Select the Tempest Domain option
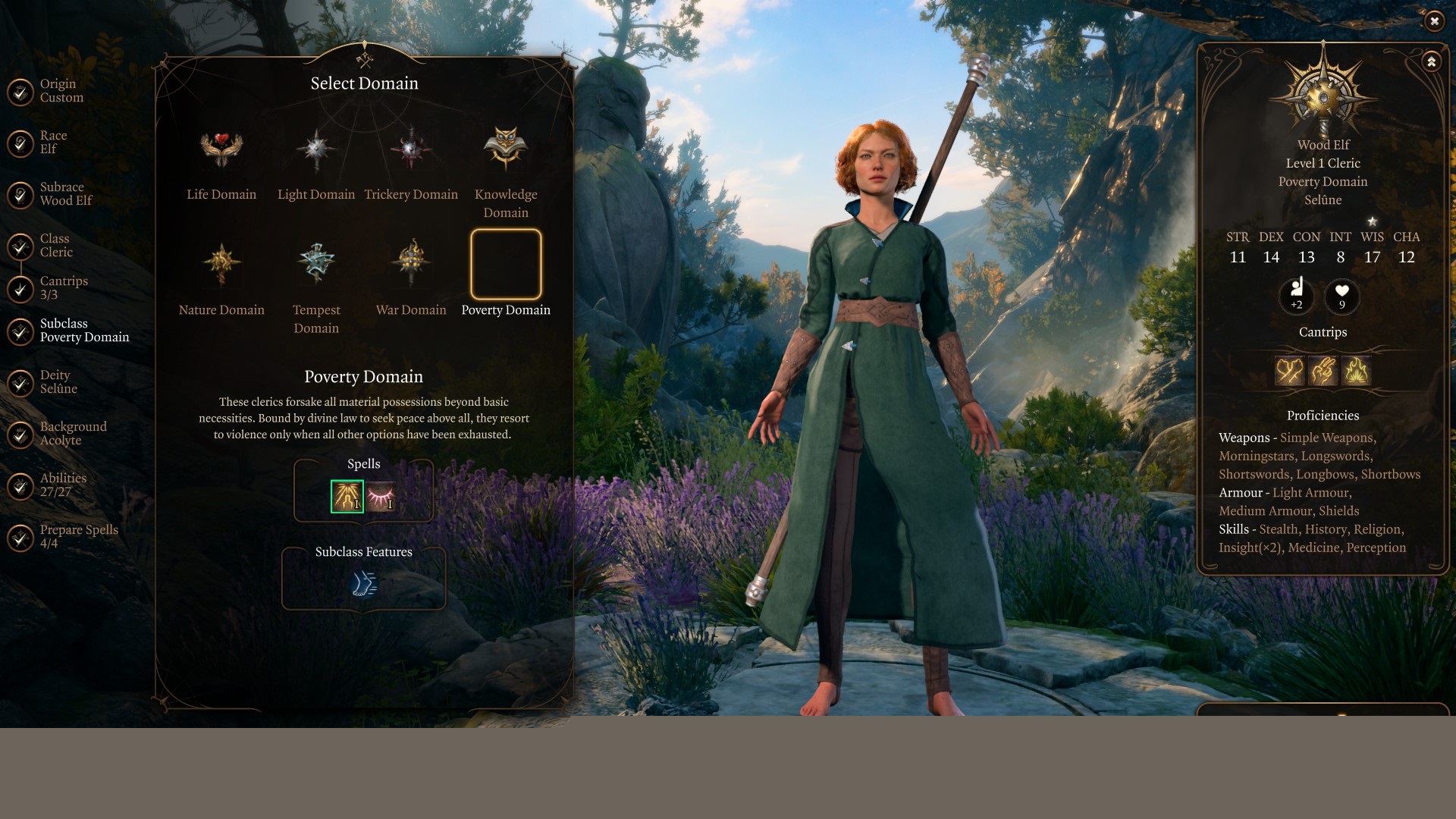 click(x=316, y=264)
